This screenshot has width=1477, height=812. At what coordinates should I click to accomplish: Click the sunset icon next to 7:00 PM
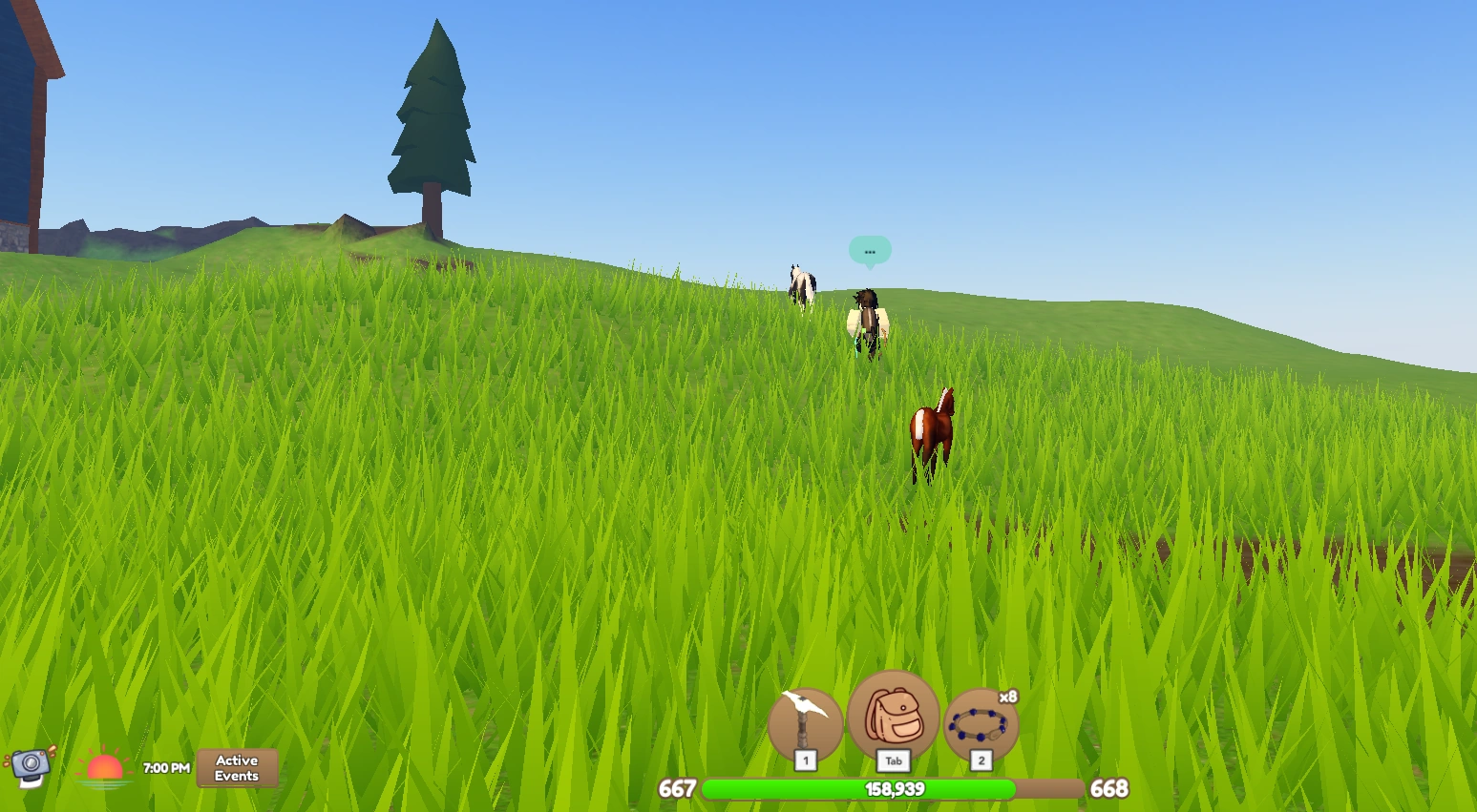click(x=104, y=766)
